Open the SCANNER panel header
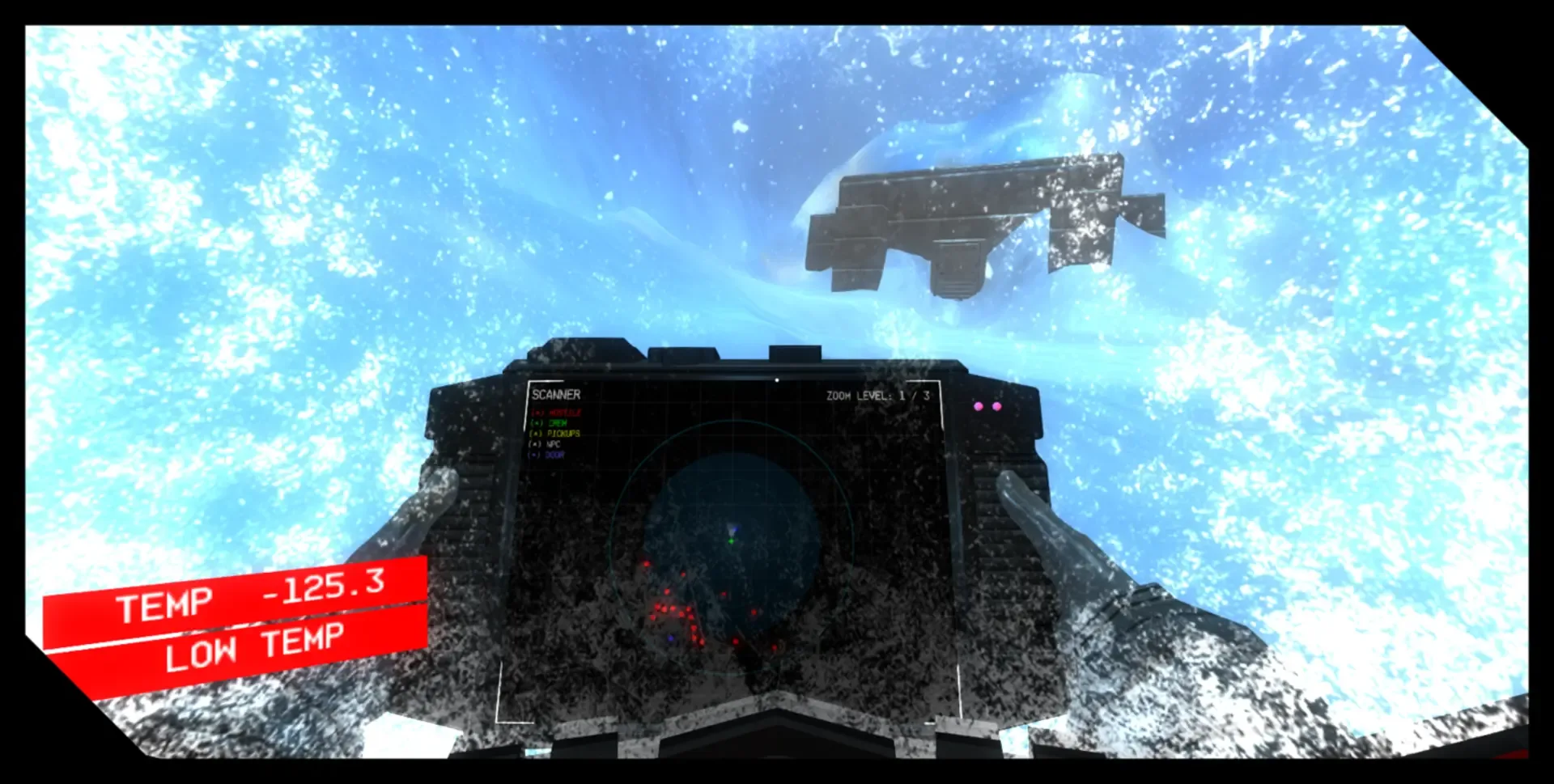Screen dimensions: 1554x784 [556, 395]
